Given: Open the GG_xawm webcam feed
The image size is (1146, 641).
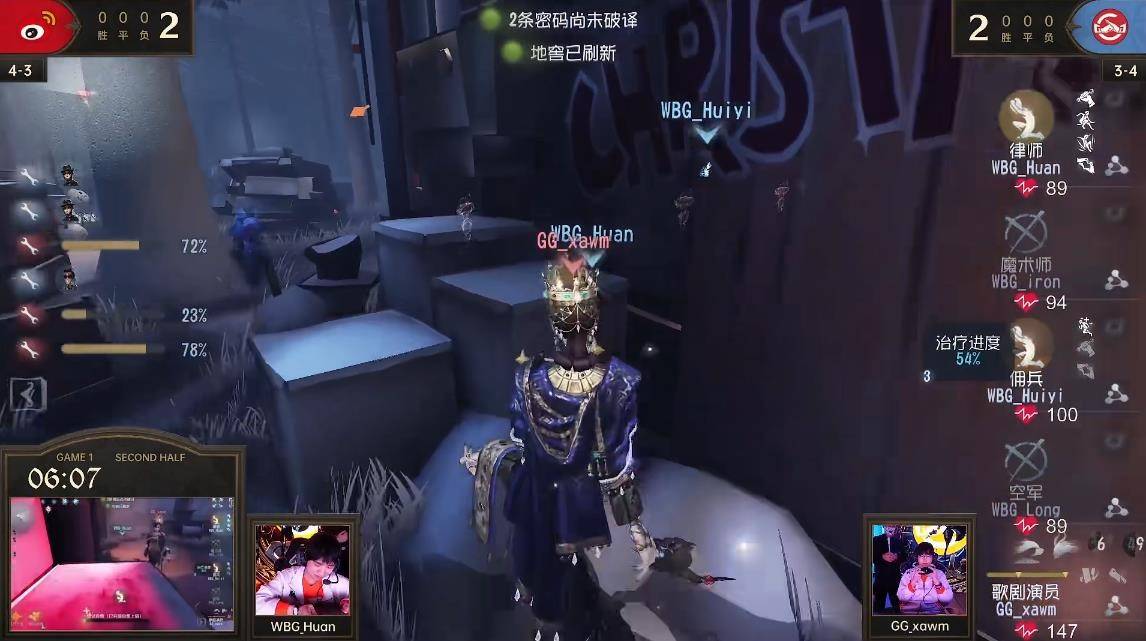Looking at the screenshot, I should (x=919, y=570).
